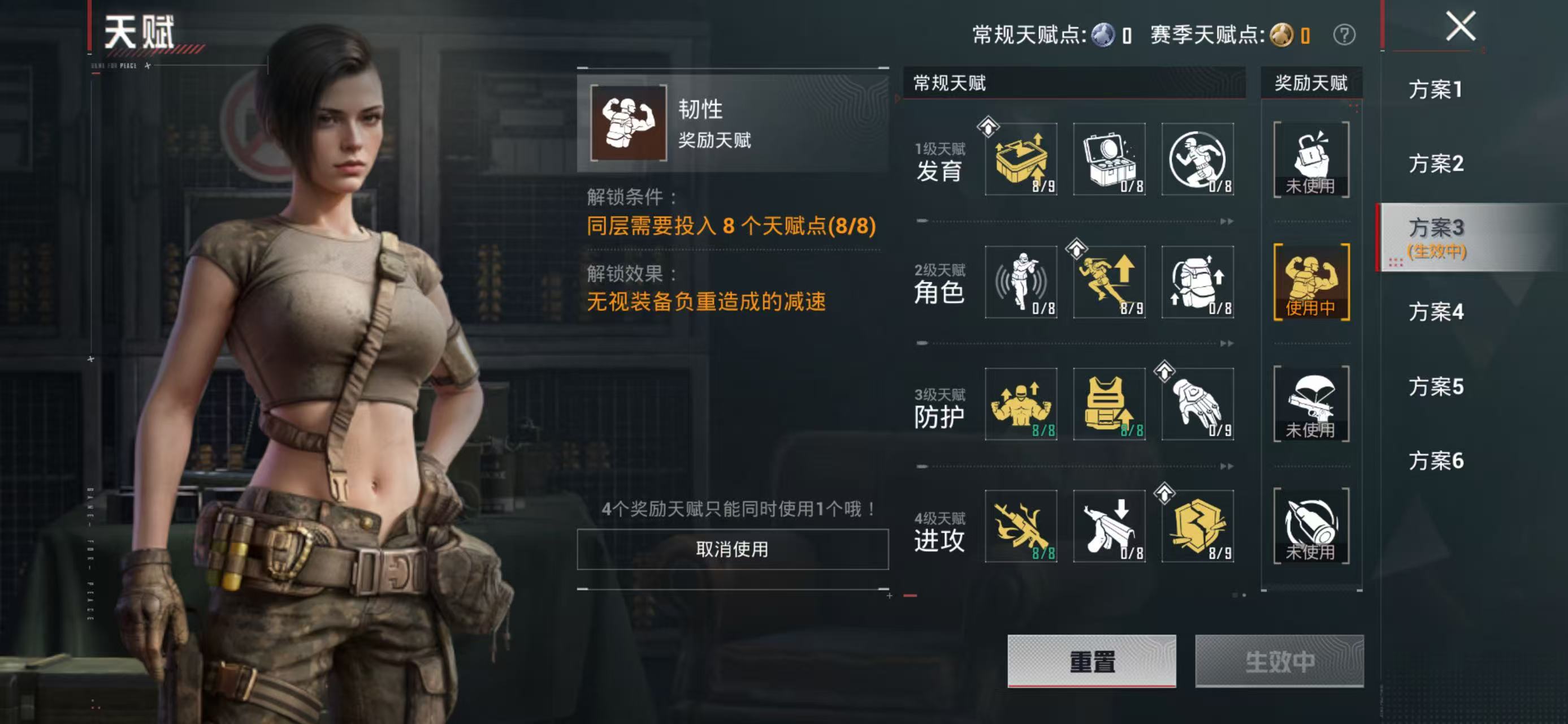The width and height of the screenshot is (1568, 724).
Task: Switch to the 方案5 plan tab
Action: pyautogui.click(x=1436, y=387)
